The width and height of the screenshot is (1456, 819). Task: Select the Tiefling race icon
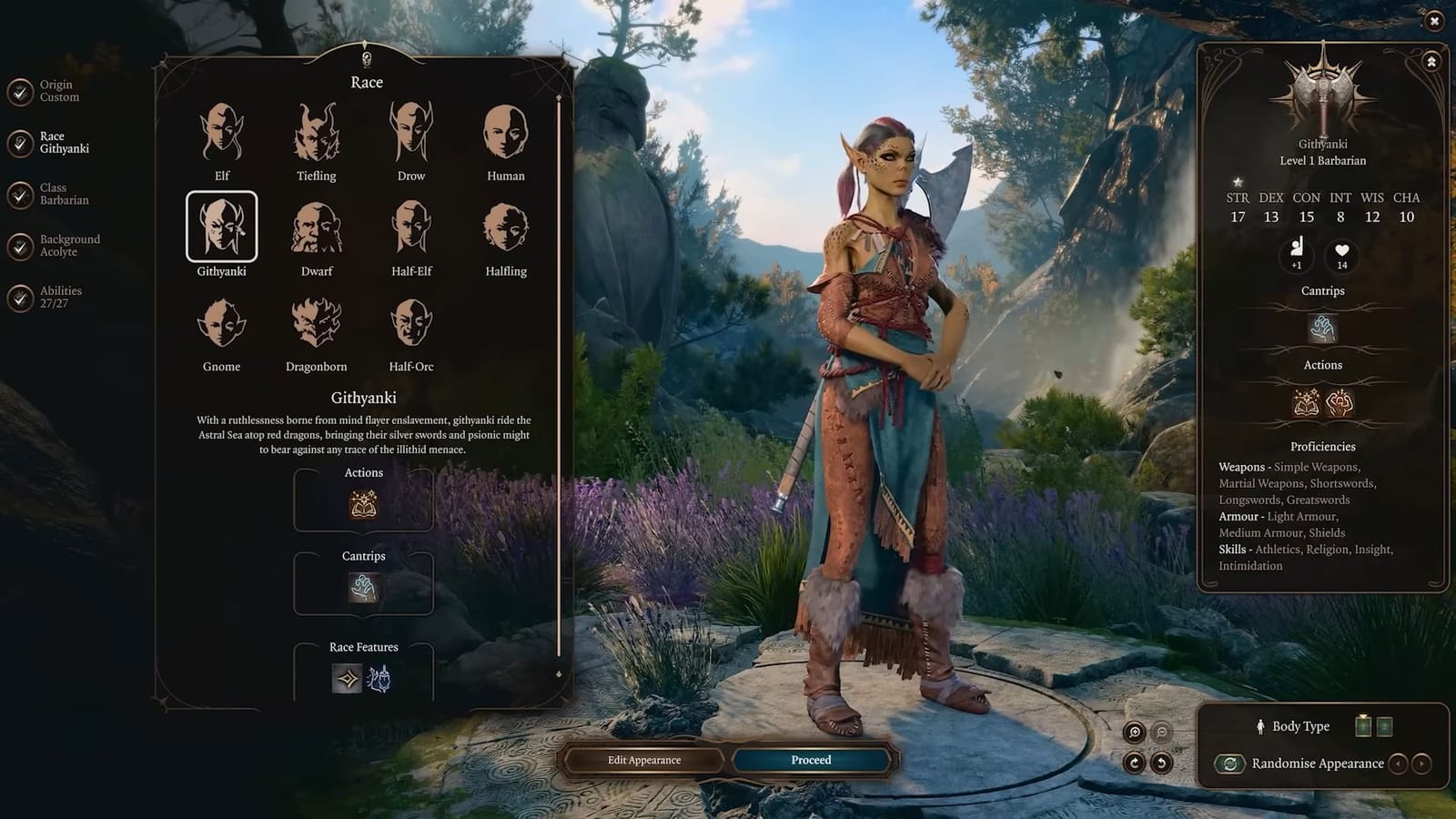point(316,135)
